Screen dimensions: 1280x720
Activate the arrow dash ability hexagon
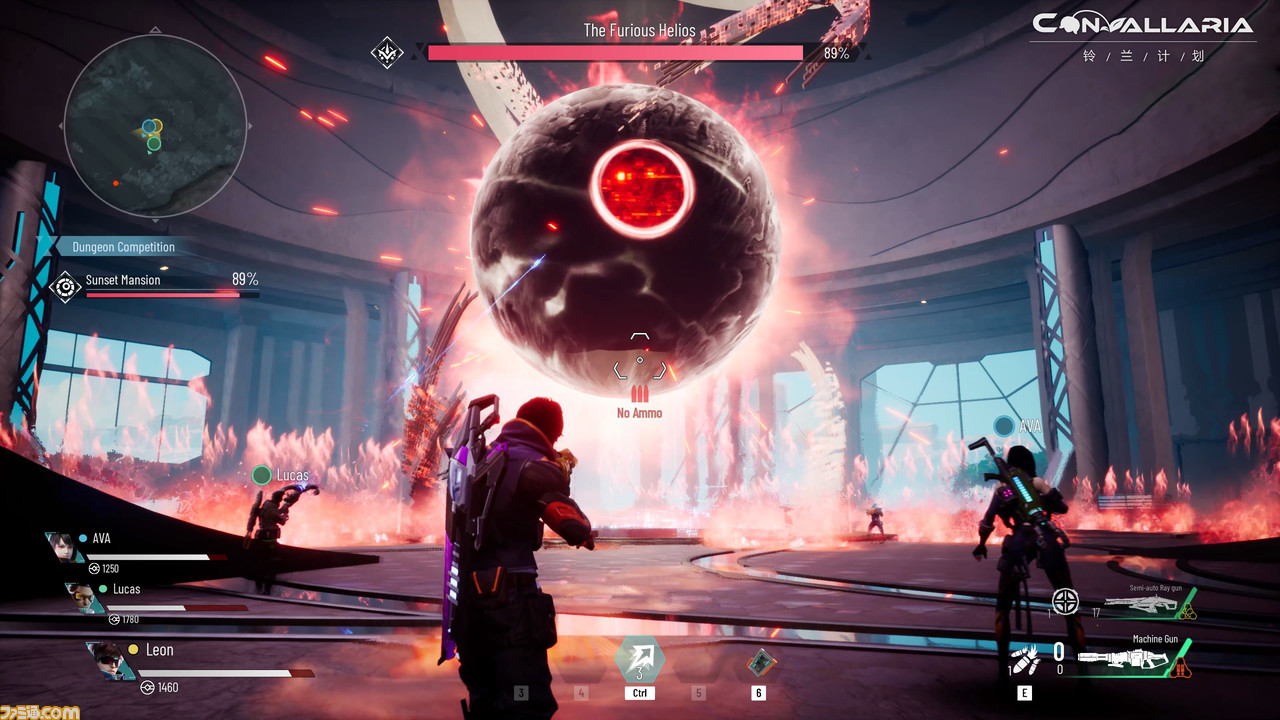click(639, 660)
